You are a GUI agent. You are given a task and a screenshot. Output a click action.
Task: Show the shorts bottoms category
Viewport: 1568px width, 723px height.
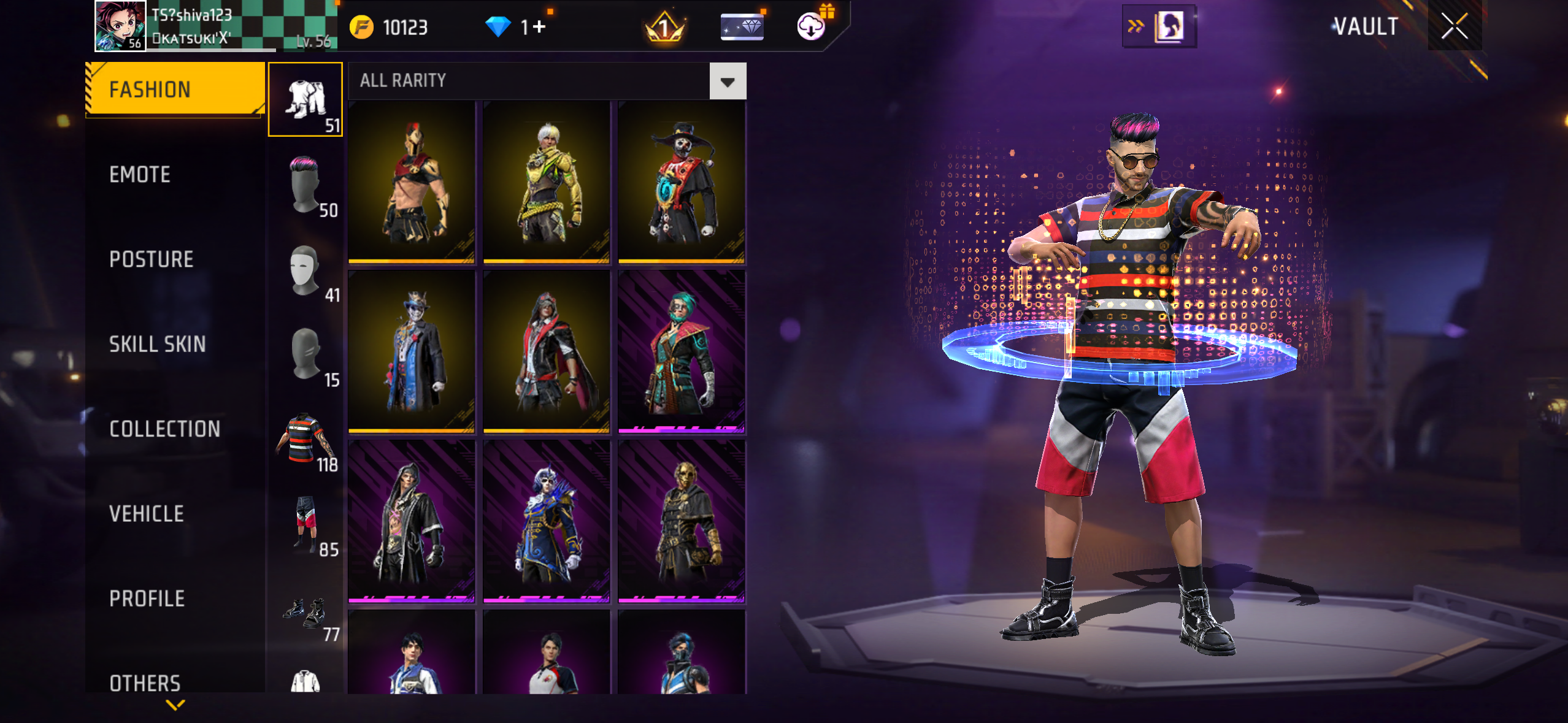tap(306, 523)
